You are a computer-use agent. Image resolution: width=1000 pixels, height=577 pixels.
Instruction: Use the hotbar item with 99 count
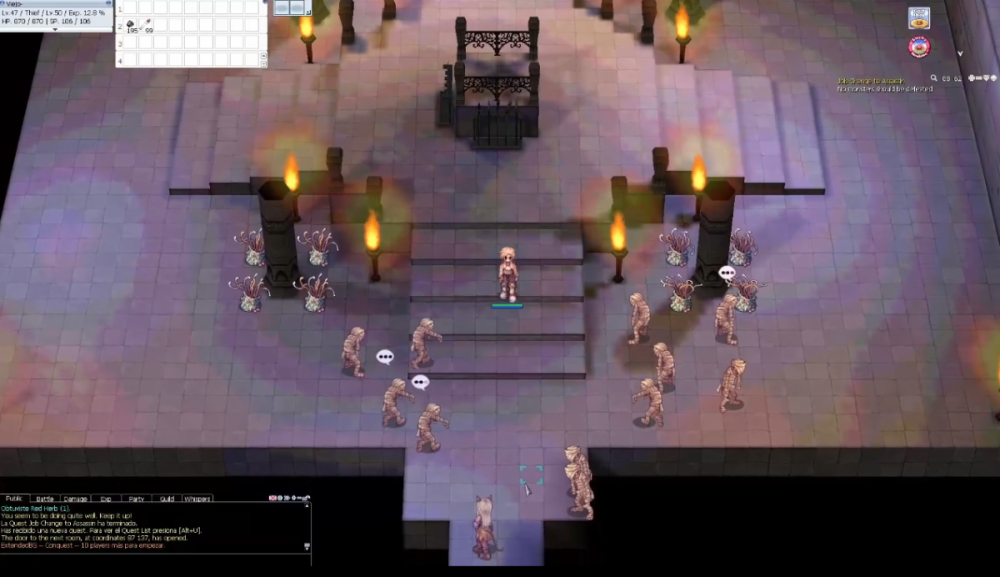147,25
